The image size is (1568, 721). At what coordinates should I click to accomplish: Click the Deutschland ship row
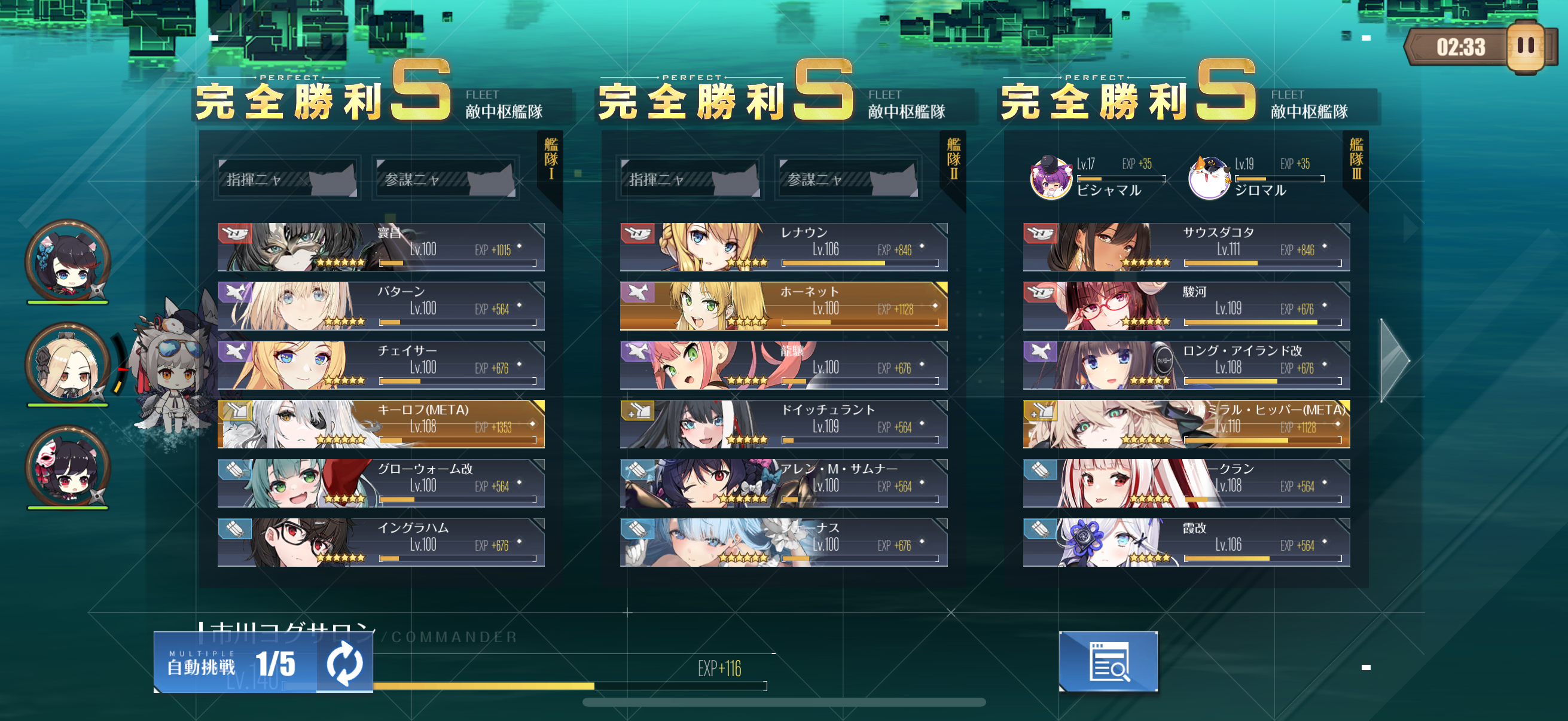pyautogui.click(x=783, y=424)
